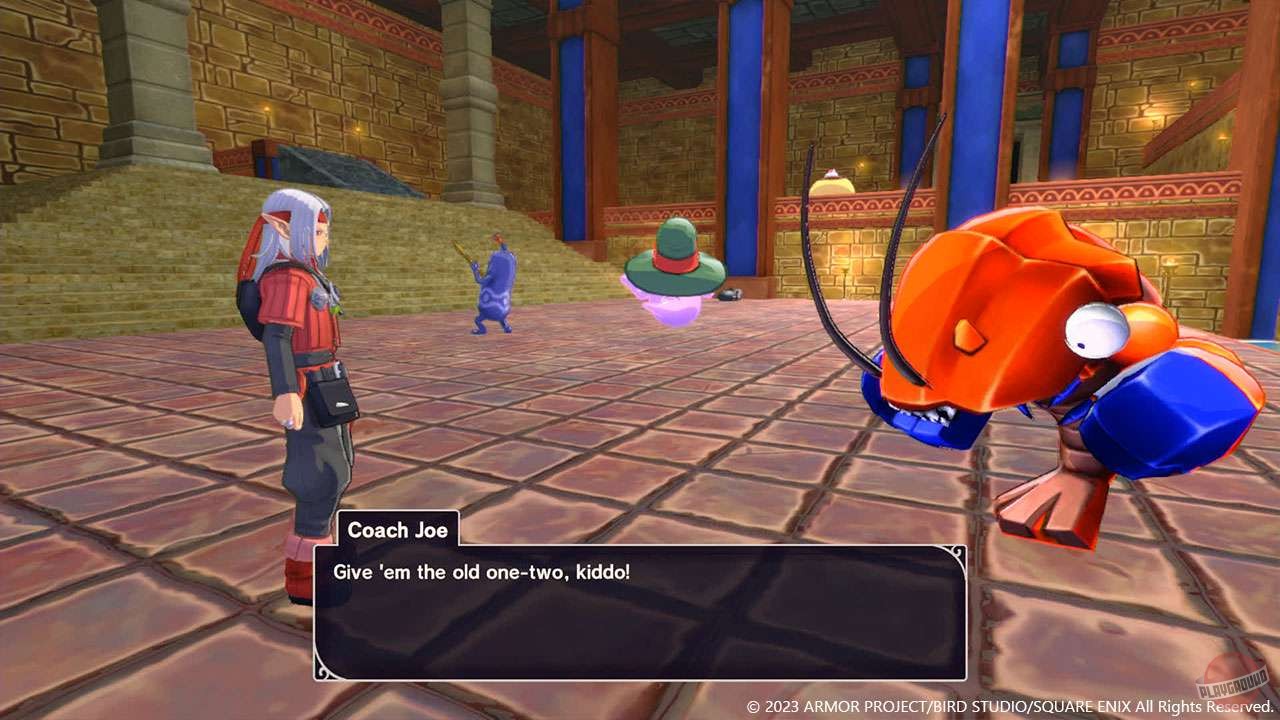Click the green-hatted mushroom monster
The image size is (1280, 720).
[672, 280]
